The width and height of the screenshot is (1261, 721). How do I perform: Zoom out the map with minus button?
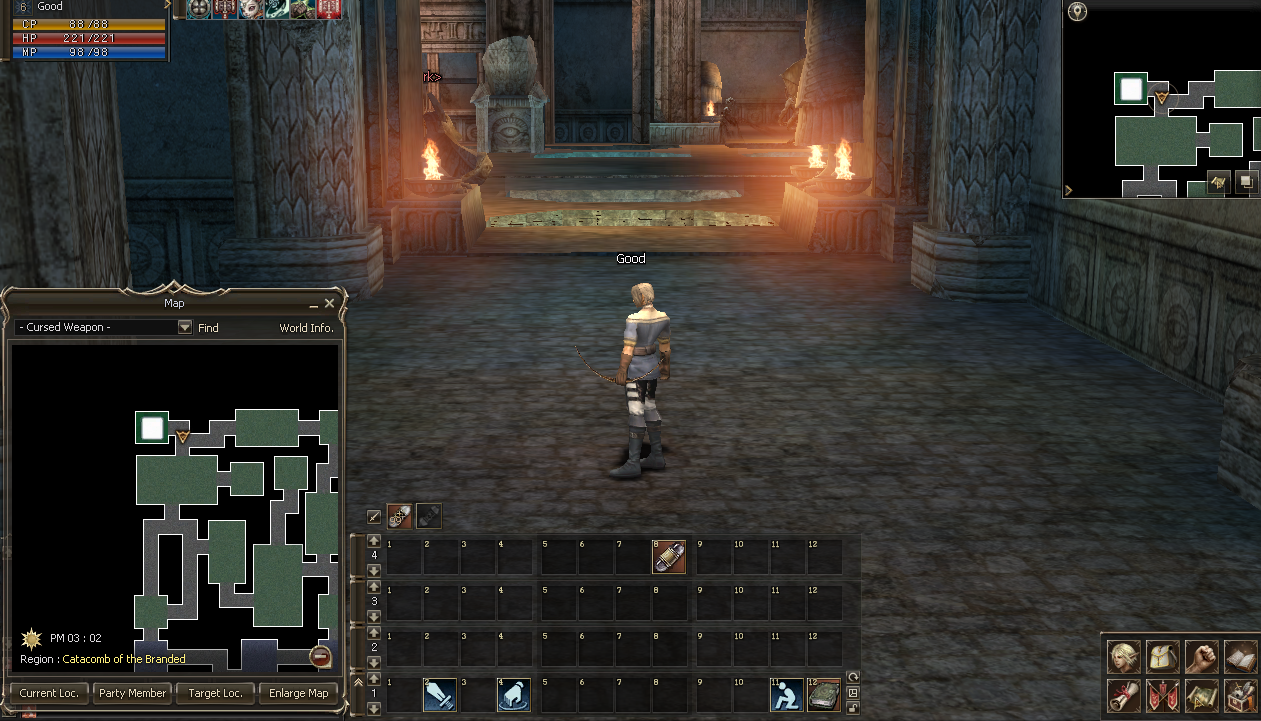coord(320,656)
